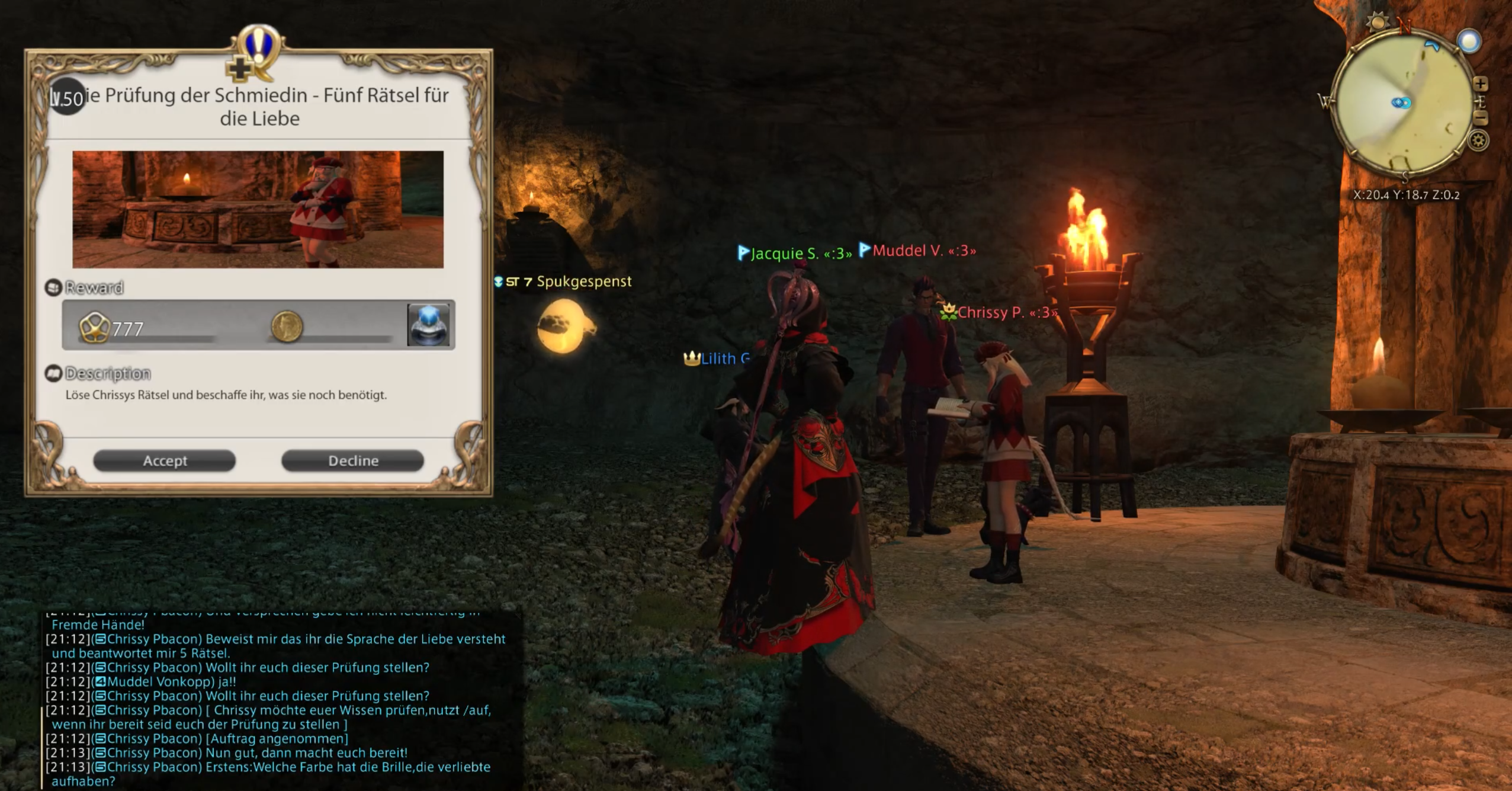1512x791 pixels.
Task: Click the glowing blue orb beside minimap
Action: tap(1469, 41)
